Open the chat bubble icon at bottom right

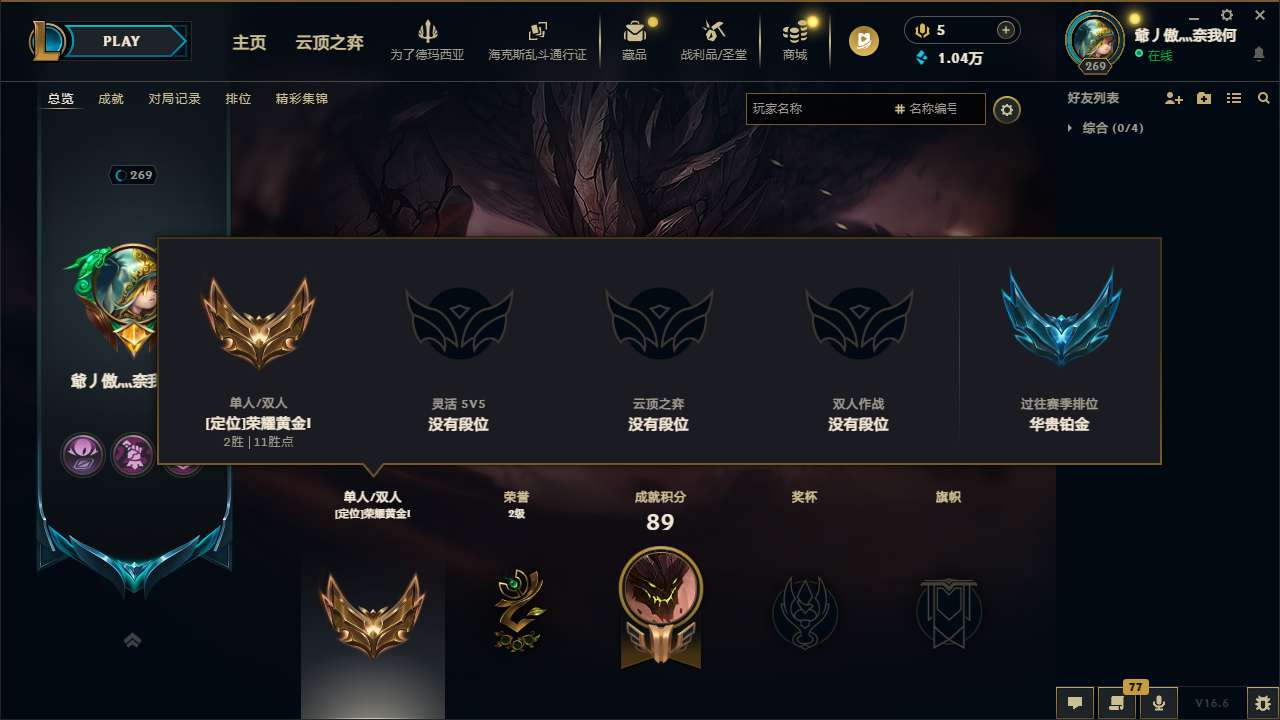tap(1075, 703)
